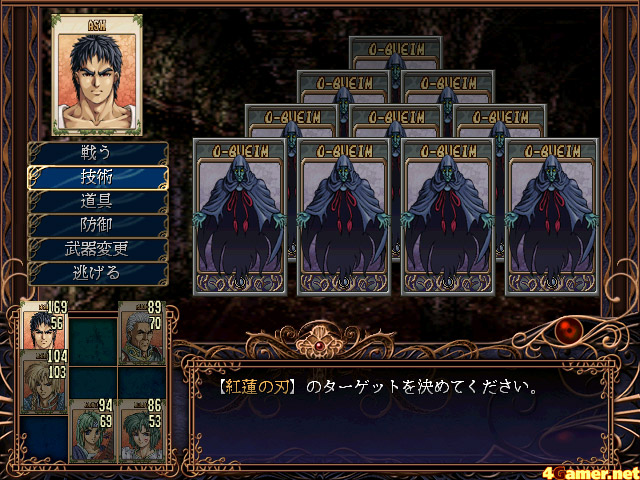
Task: Choose 武器変更 to change weapon
Action: tap(97, 248)
